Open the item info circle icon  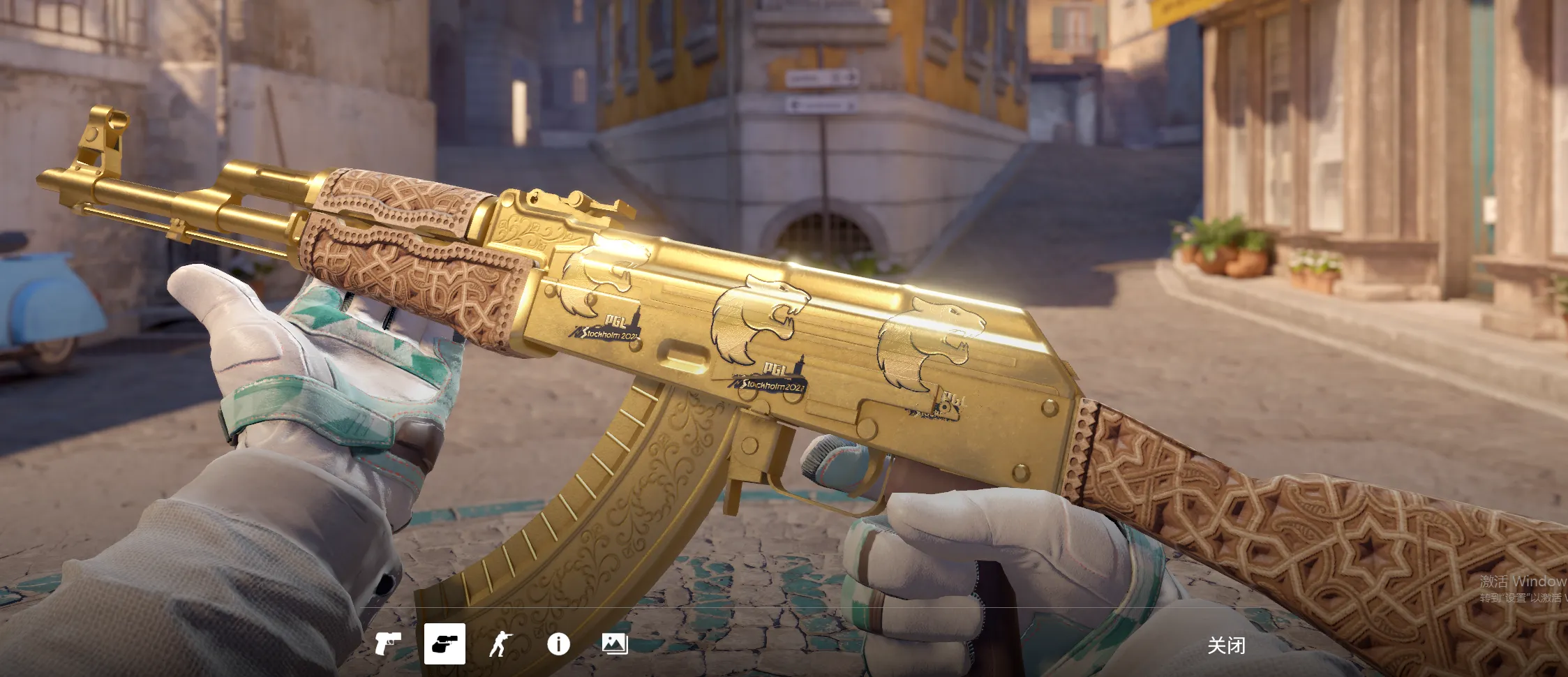tap(558, 643)
